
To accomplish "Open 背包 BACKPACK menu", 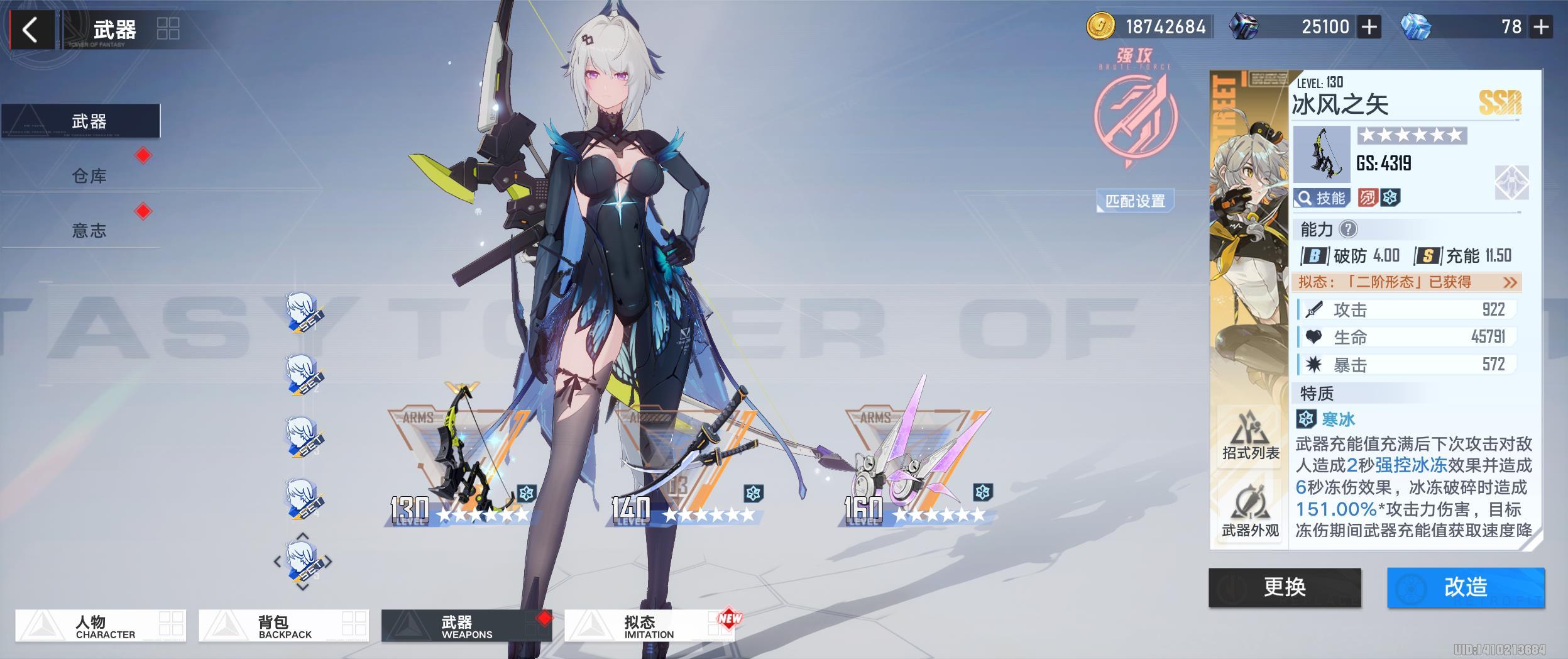I will coord(283,626).
